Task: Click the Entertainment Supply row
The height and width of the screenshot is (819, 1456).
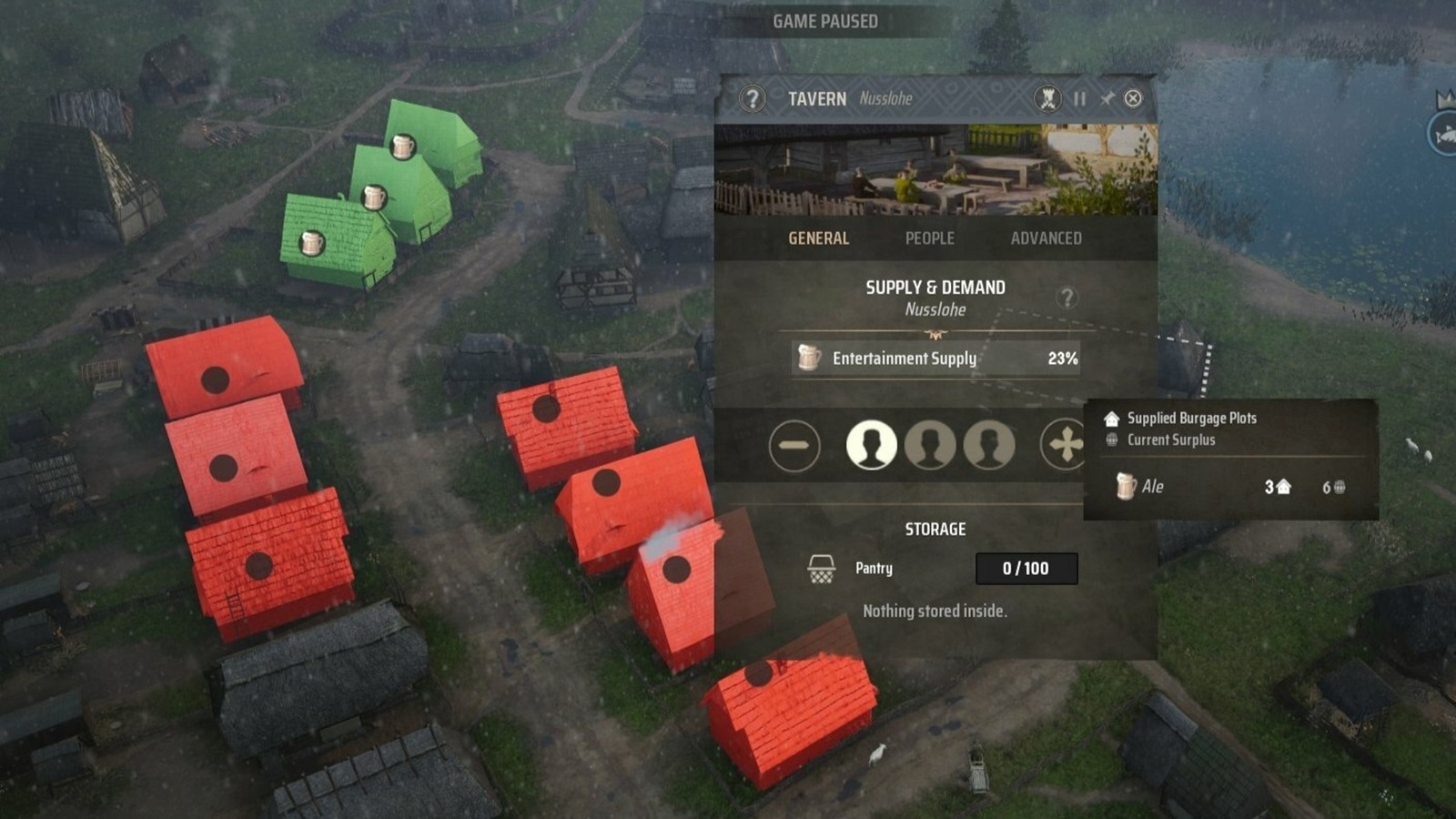Action: [x=935, y=359]
